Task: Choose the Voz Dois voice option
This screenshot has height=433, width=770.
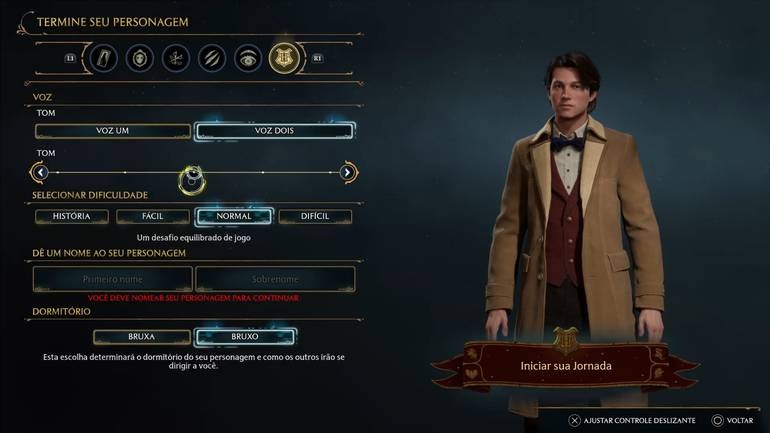Action: (x=274, y=131)
